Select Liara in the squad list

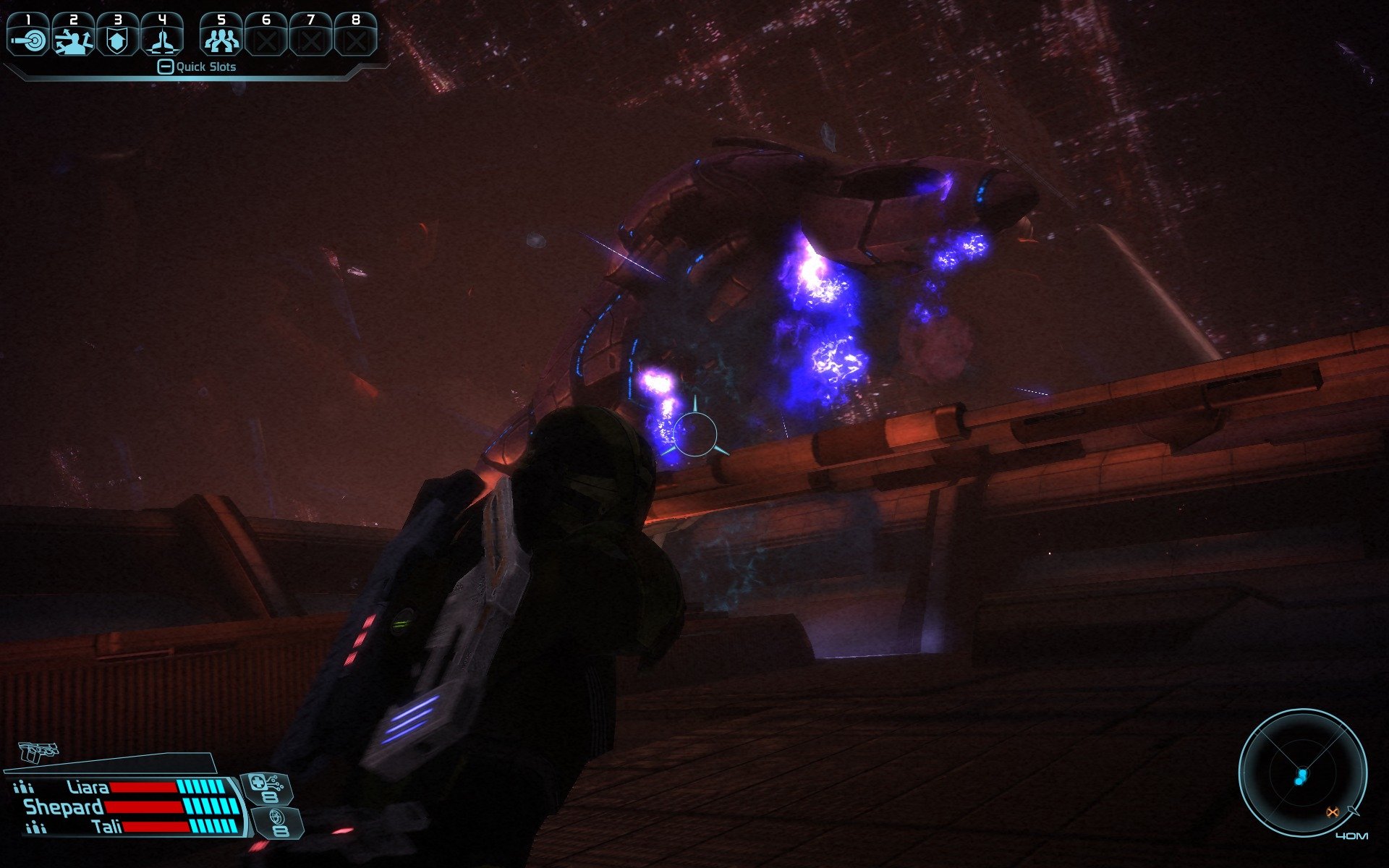point(88,787)
